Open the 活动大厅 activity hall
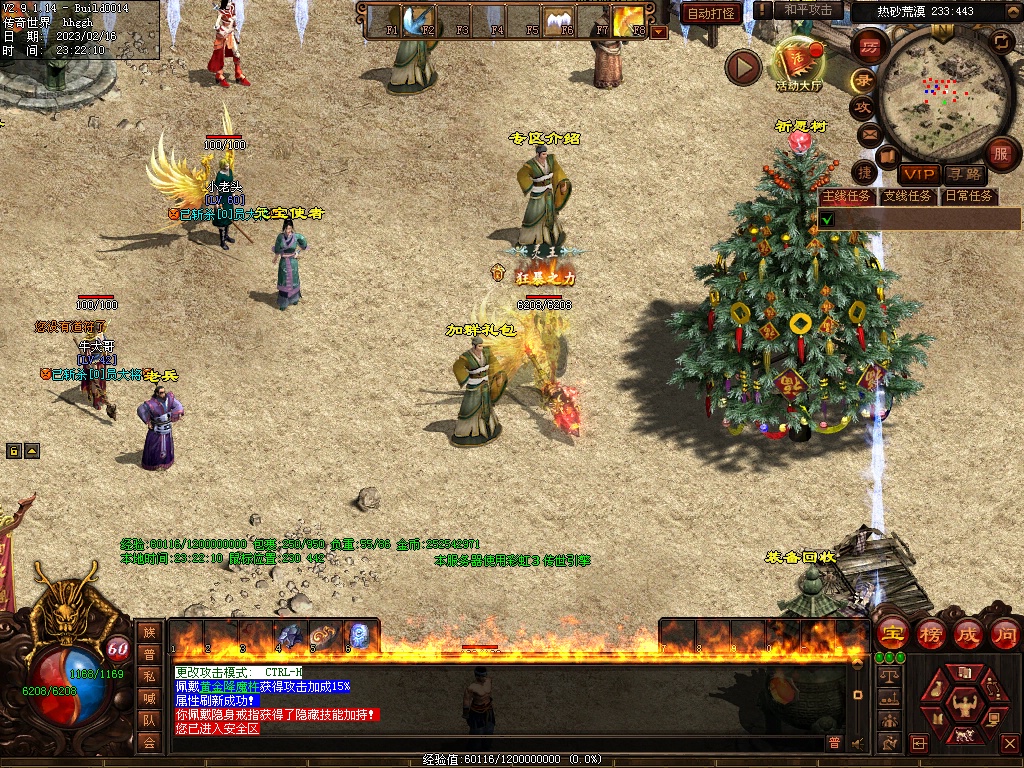Screen dimensions: 1024x768 coord(798,66)
